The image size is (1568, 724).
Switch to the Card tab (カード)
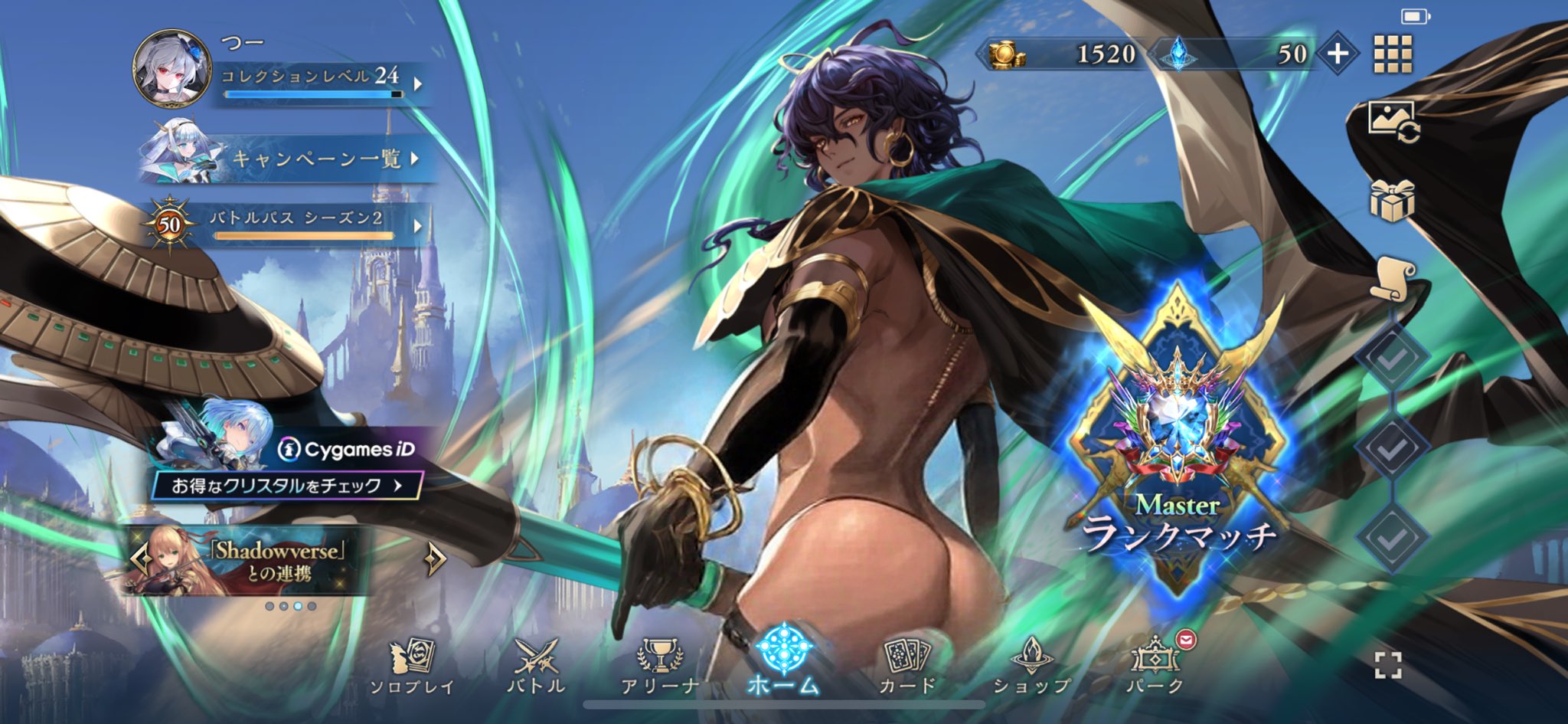907,667
